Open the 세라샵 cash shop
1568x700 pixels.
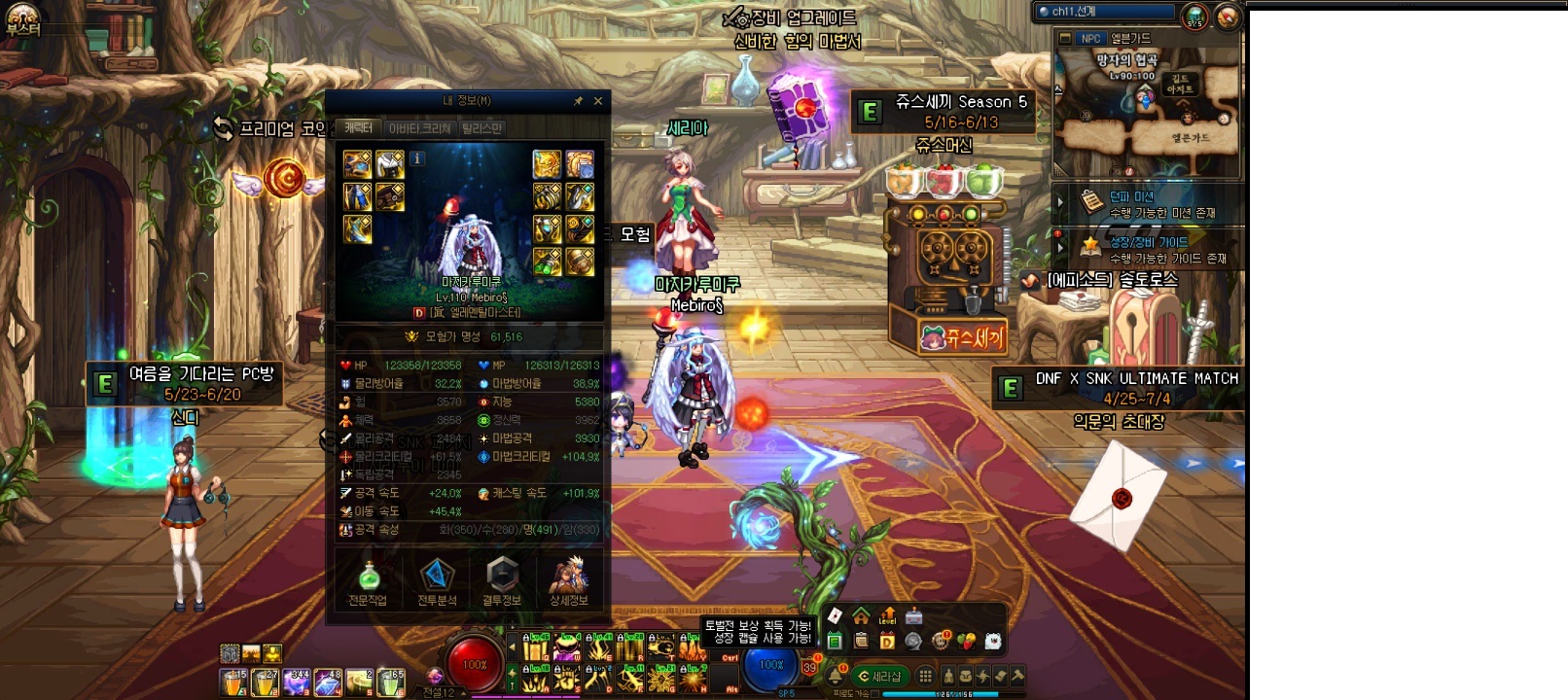tap(879, 676)
